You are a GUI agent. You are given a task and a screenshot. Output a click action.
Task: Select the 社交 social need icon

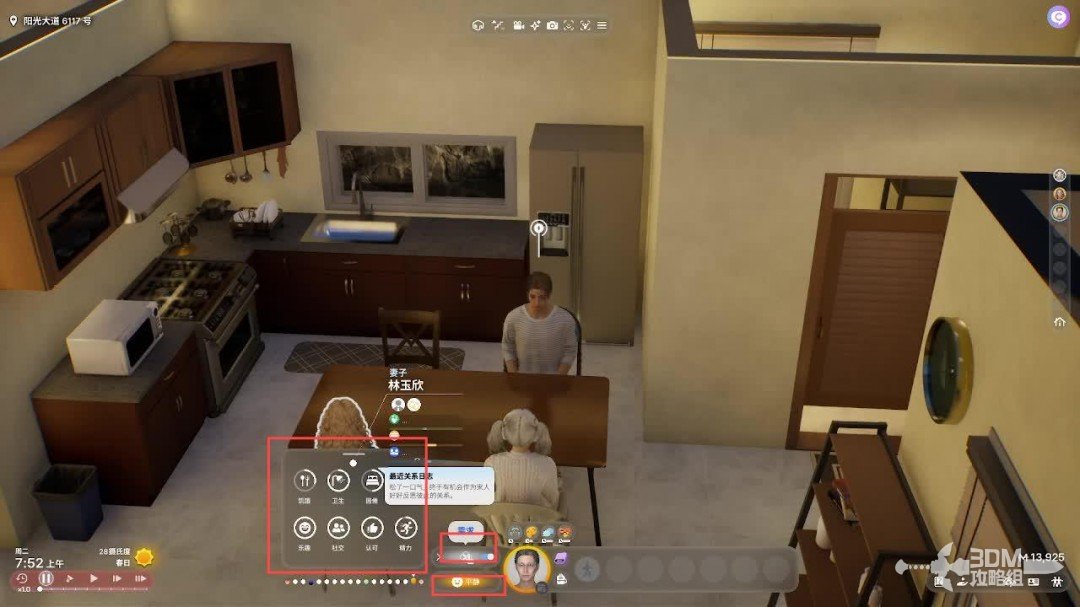tap(339, 527)
